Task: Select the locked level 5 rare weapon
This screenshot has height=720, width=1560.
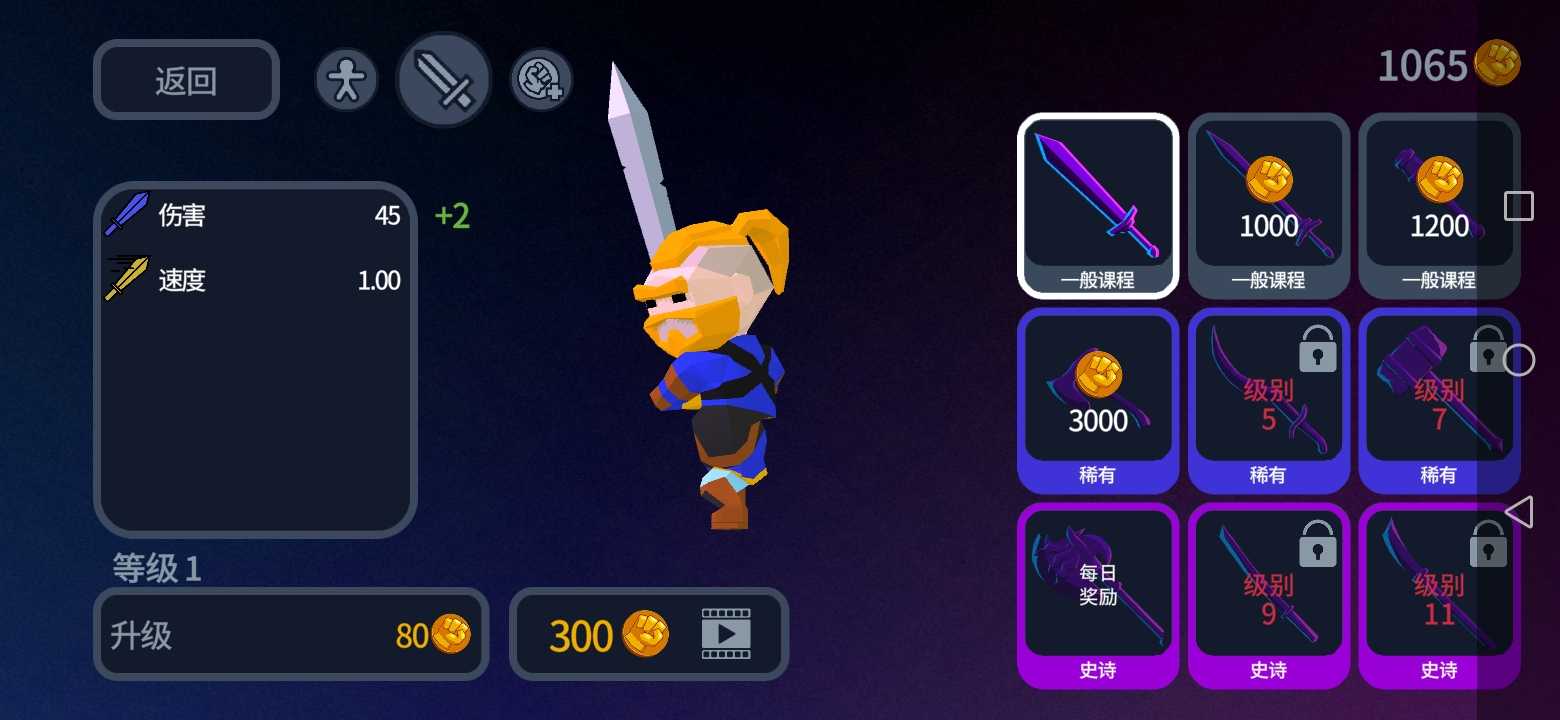Action: pos(1268,400)
